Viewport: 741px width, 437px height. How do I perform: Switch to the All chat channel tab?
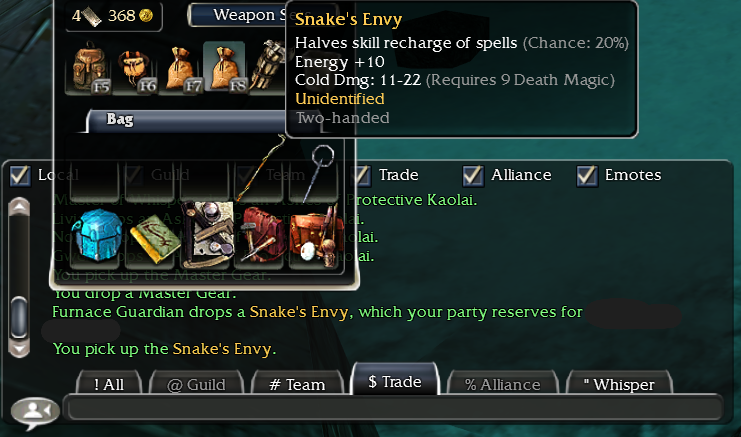[x=109, y=384]
